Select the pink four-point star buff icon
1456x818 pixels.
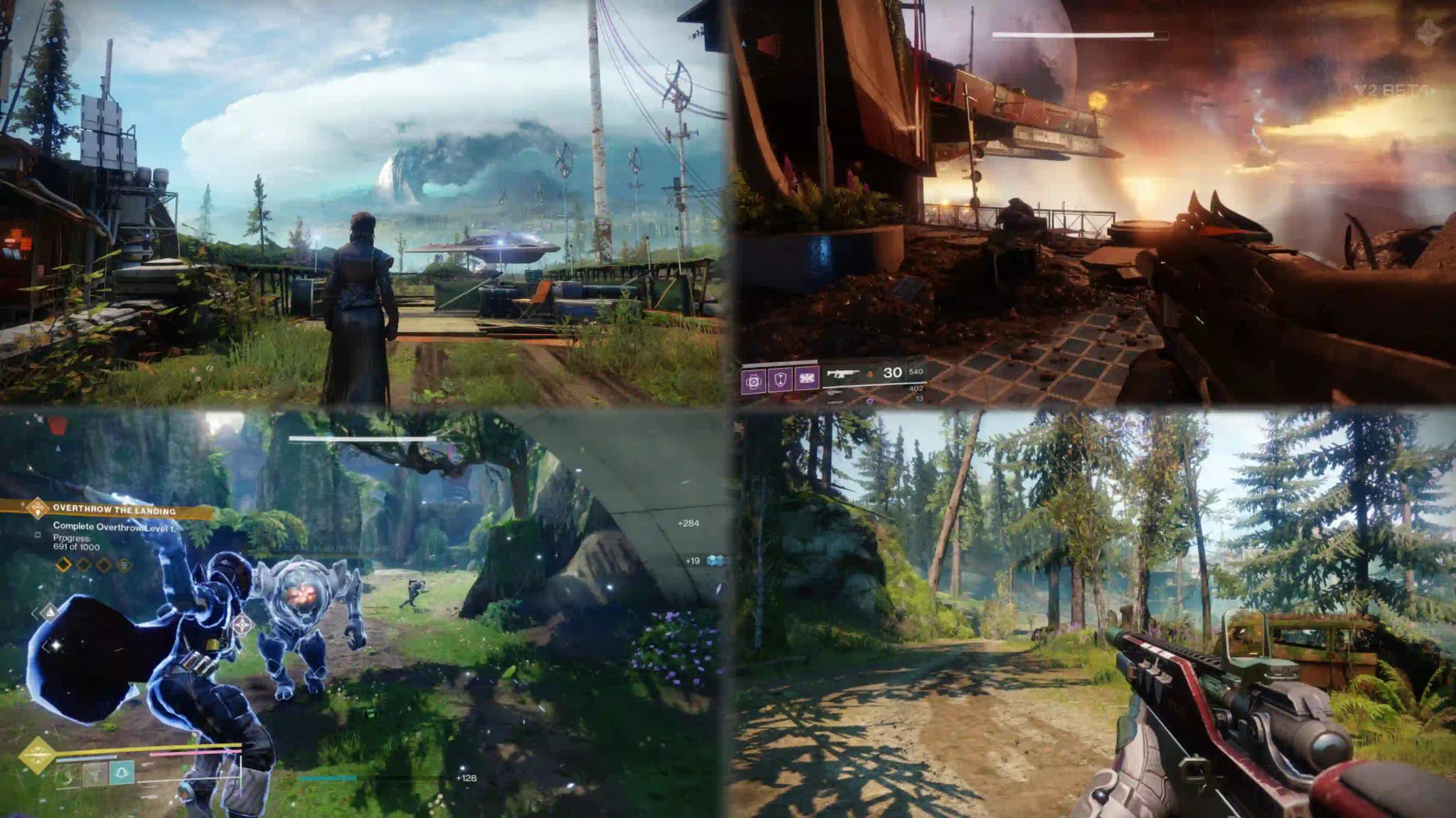click(242, 625)
